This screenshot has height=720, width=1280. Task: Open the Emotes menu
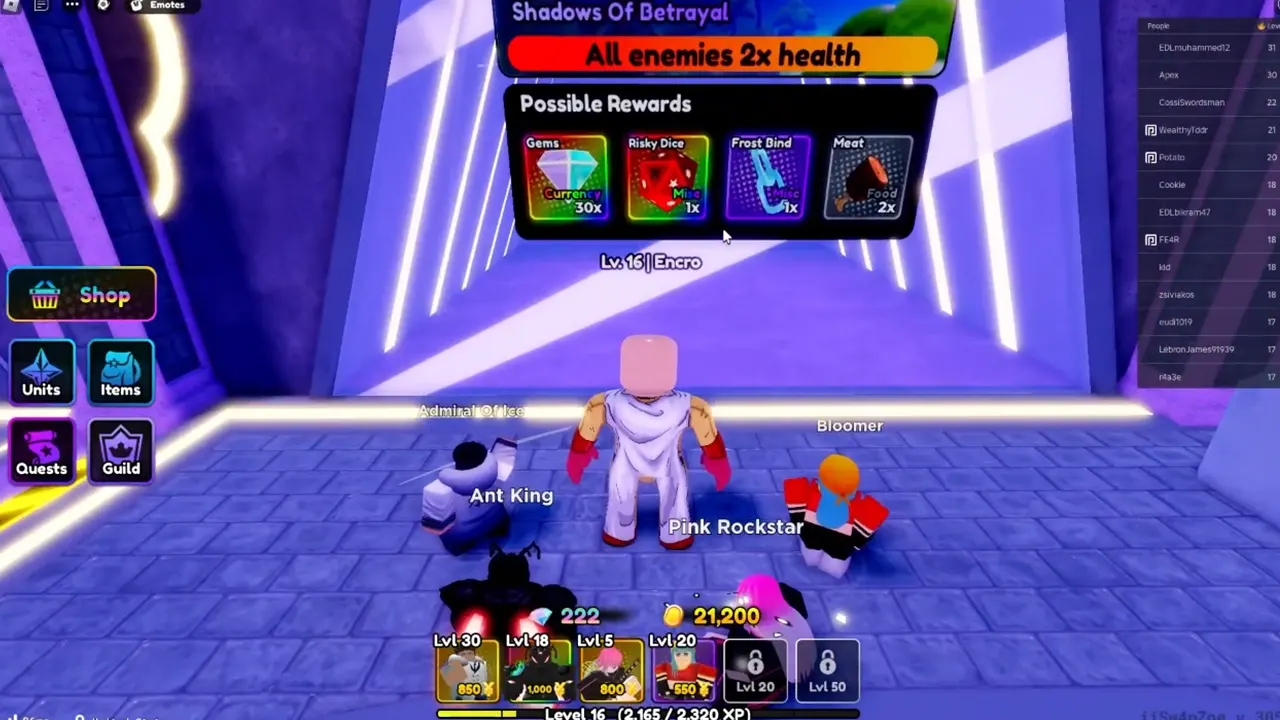tap(160, 6)
